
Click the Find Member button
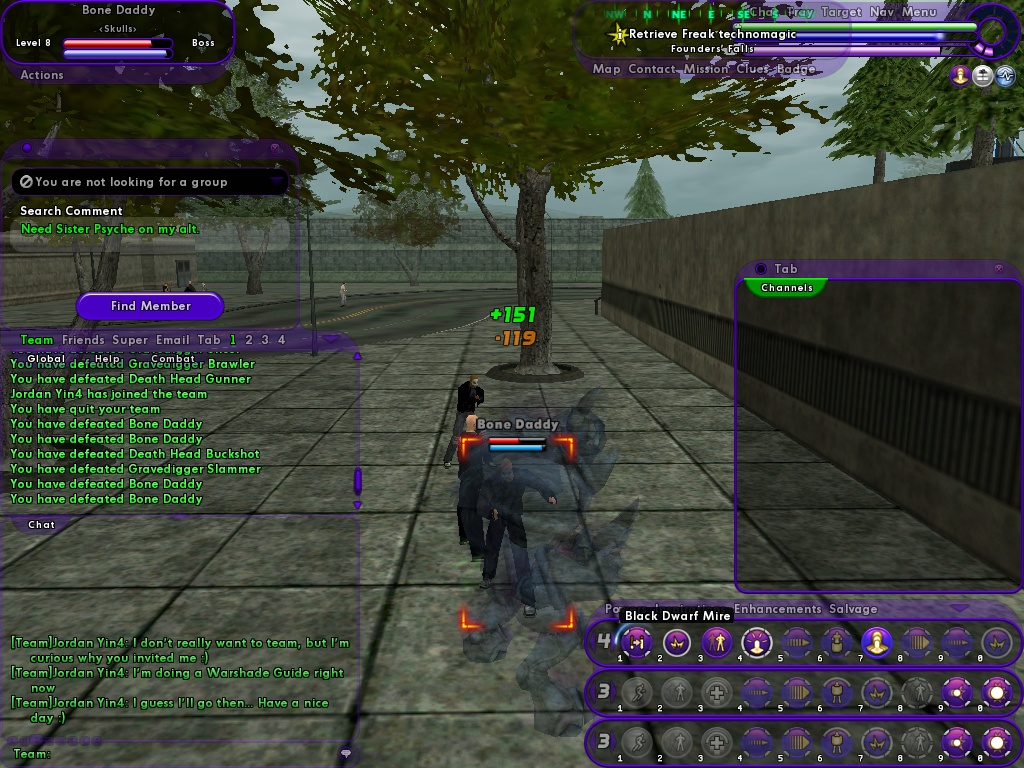[x=150, y=306]
